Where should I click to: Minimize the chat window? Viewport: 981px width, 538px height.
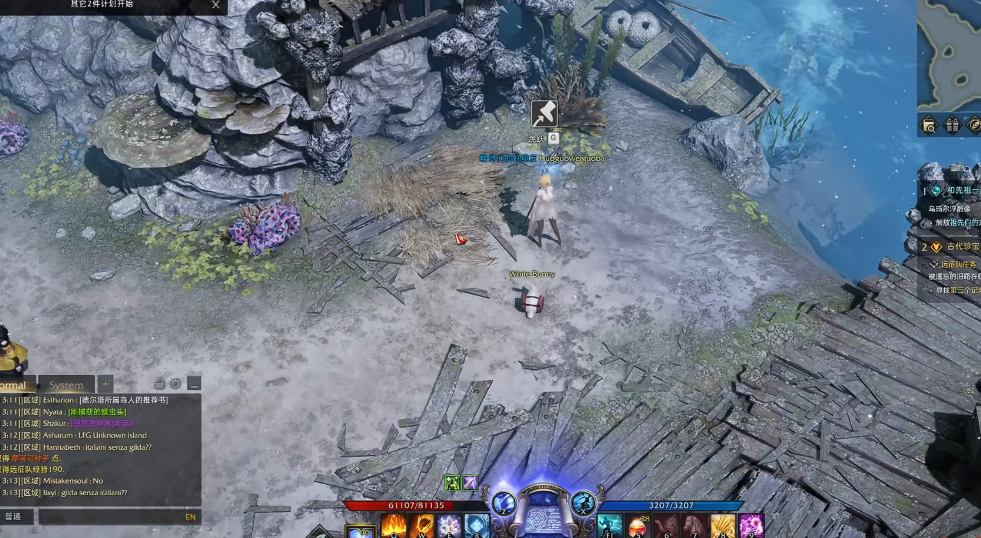[193, 384]
